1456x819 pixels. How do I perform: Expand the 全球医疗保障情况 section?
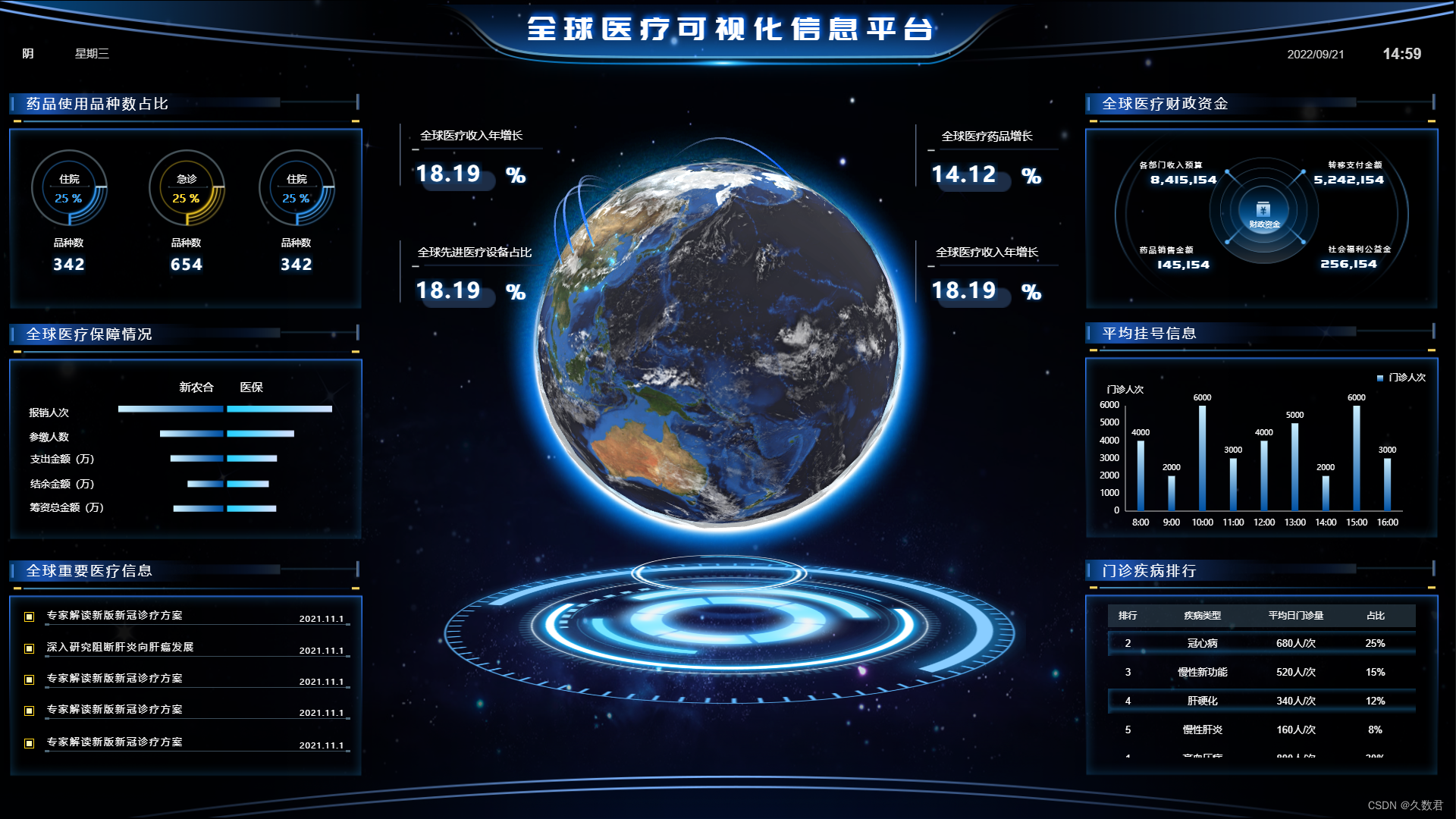(x=89, y=334)
